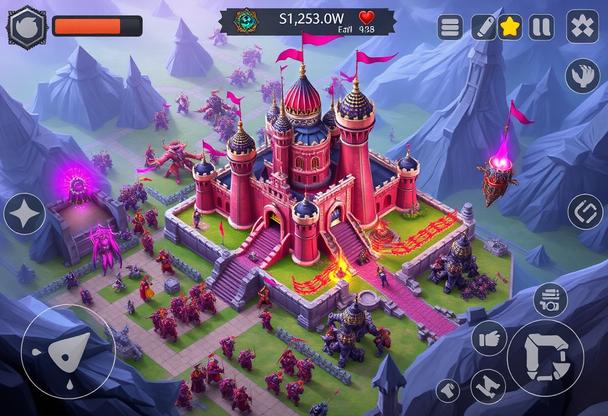The width and height of the screenshot is (608, 416).
Task: Tap the crossed-bandage X button
Action: click(x=582, y=26)
